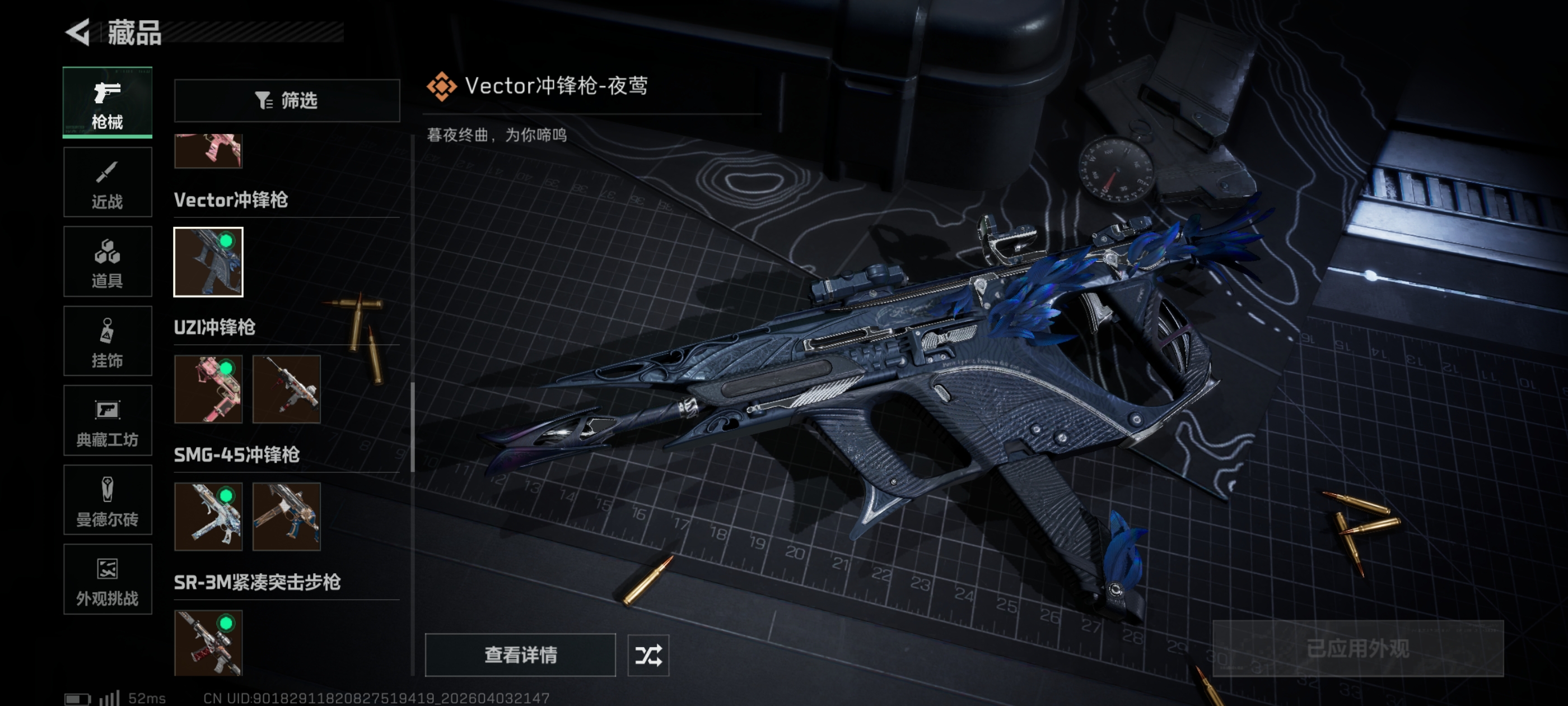Show the 外观挑战 appearance challenges
The height and width of the screenshot is (706, 1568).
tap(107, 579)
